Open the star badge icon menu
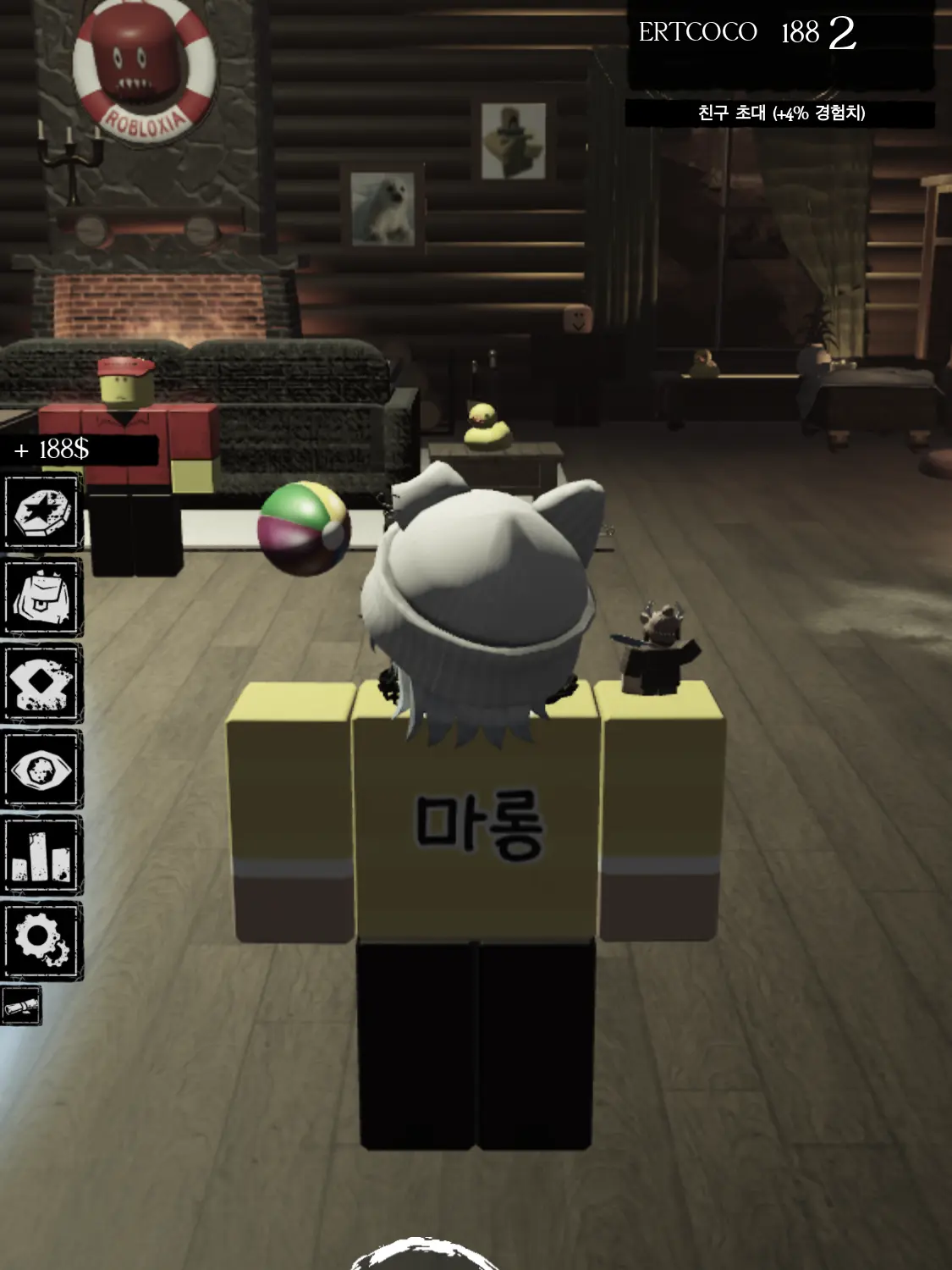The image size is (952, 1270). (x=42, y=512)
